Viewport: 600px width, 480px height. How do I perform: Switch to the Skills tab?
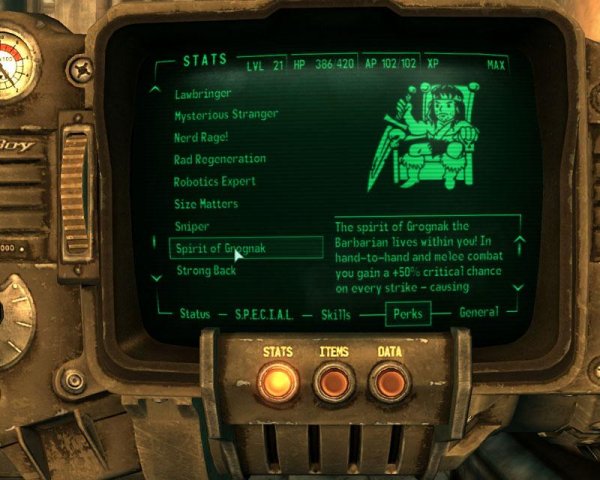[x=336, y=313]
